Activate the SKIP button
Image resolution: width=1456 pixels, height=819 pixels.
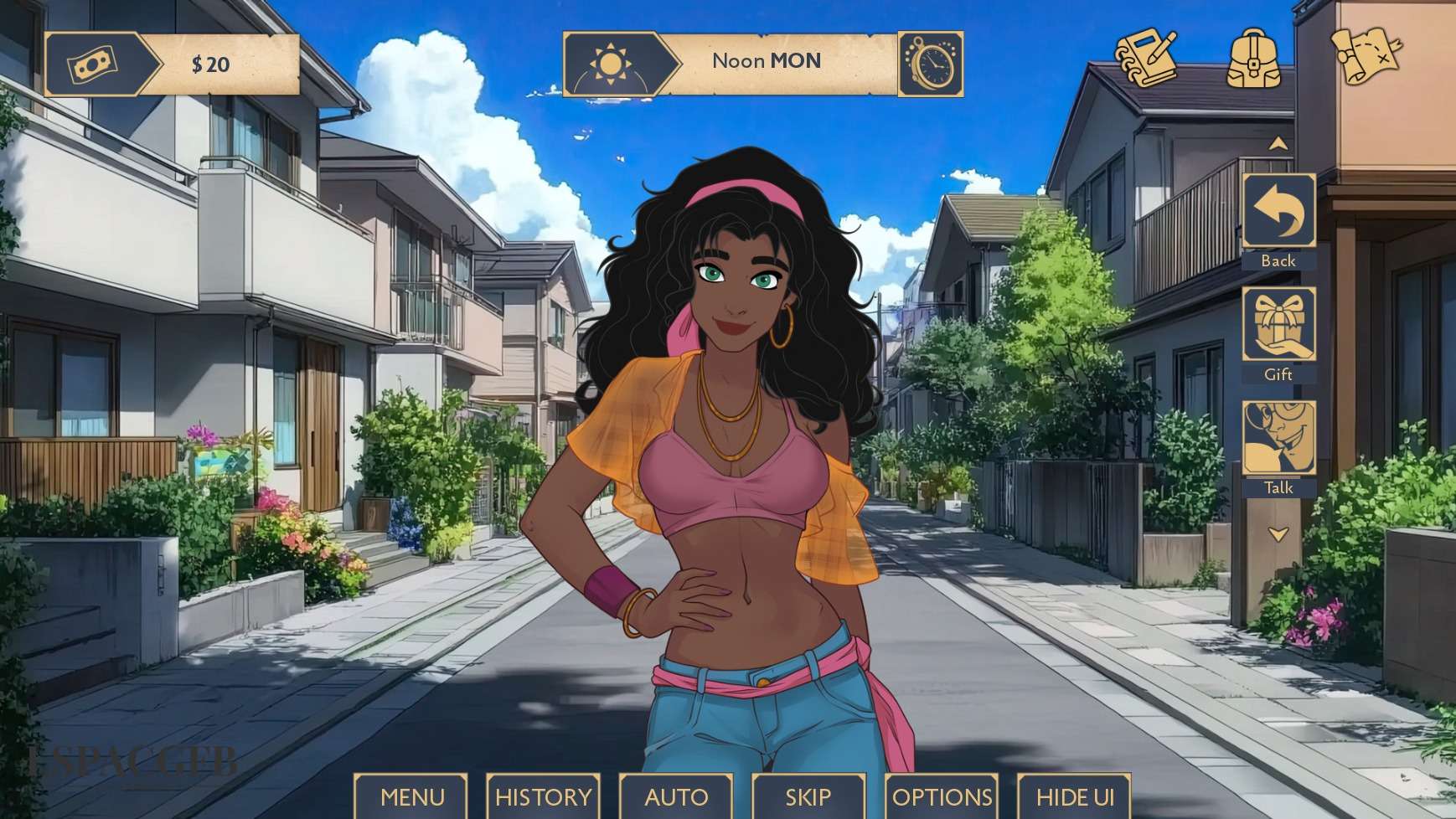[x=808, y=796]
